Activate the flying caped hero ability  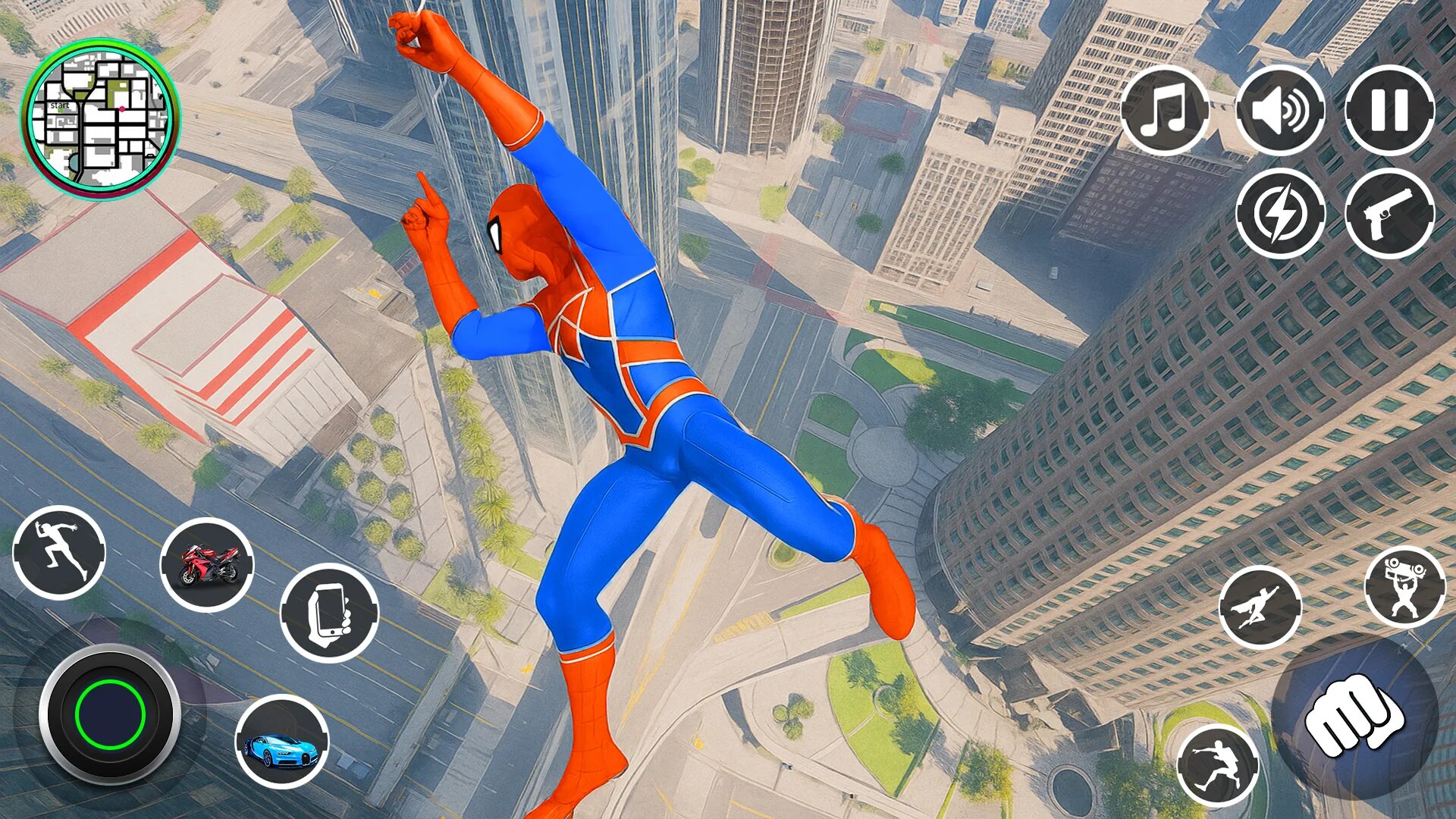click(x=1260, y=607)
